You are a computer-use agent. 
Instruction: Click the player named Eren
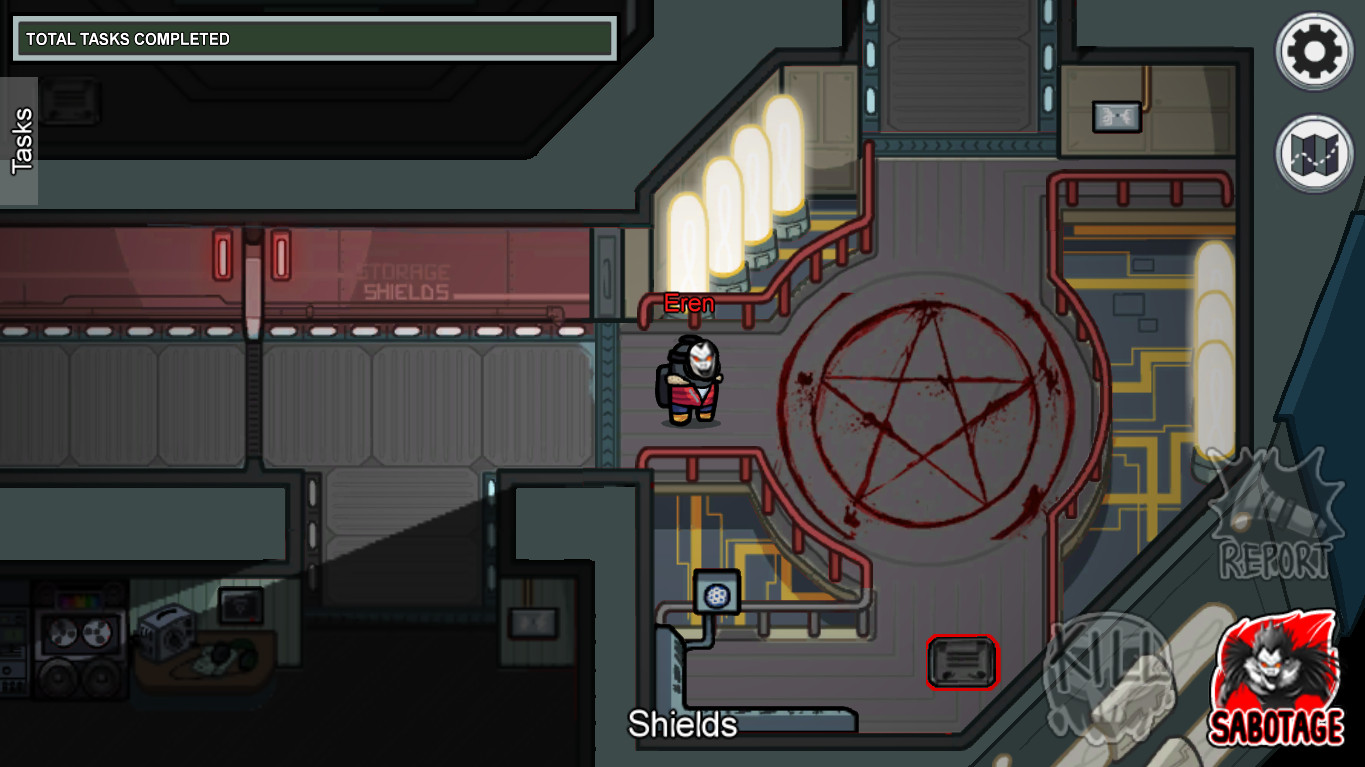point(689,380)
